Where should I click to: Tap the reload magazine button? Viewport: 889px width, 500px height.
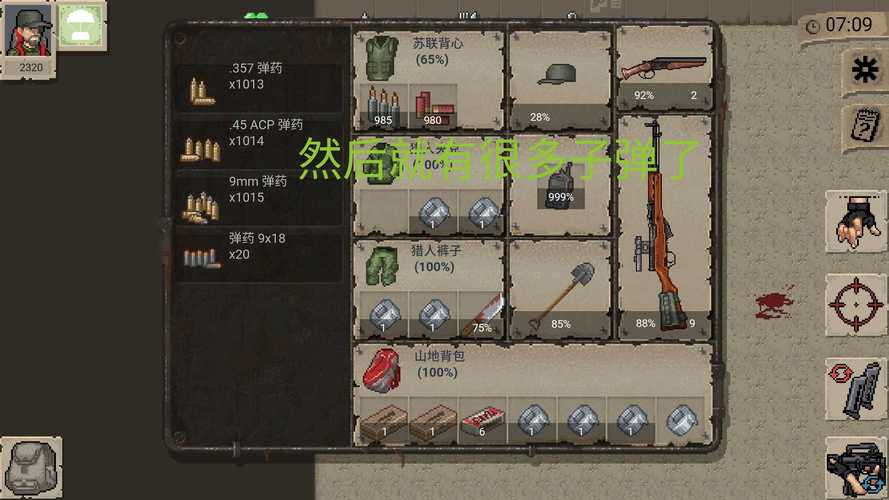pos(856,388)
